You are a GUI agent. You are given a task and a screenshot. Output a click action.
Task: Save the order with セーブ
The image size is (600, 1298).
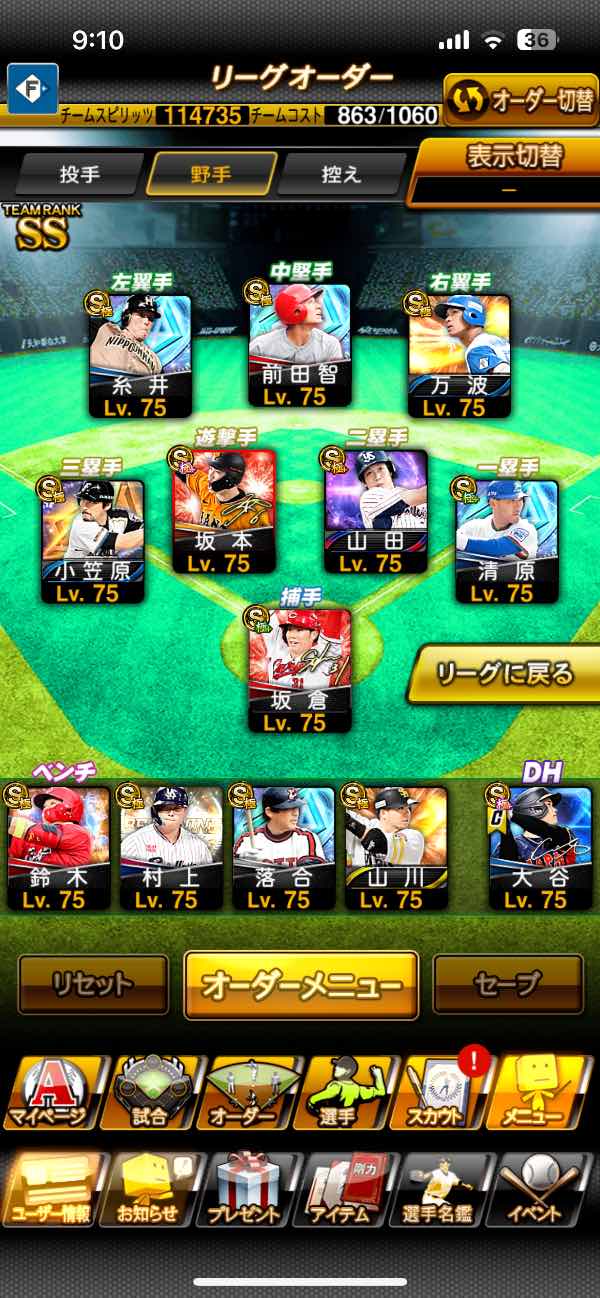point(508,984)
